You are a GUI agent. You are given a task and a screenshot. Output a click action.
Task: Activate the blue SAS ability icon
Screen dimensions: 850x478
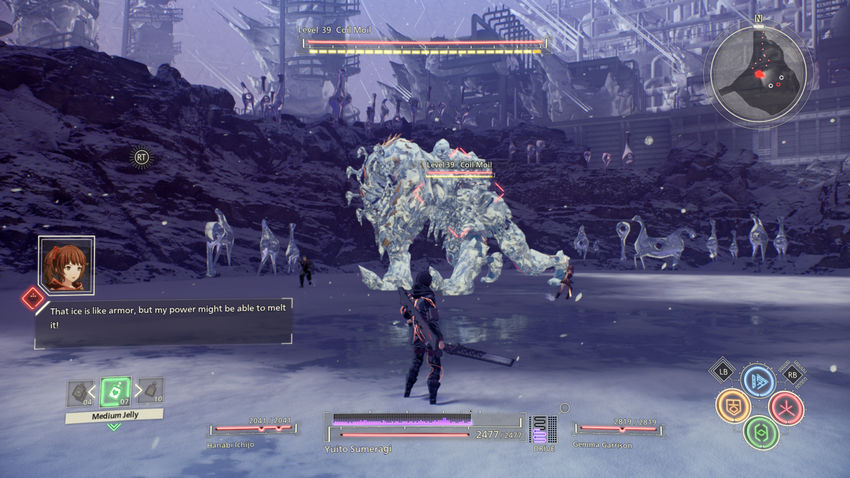click(x=759, y=381)
